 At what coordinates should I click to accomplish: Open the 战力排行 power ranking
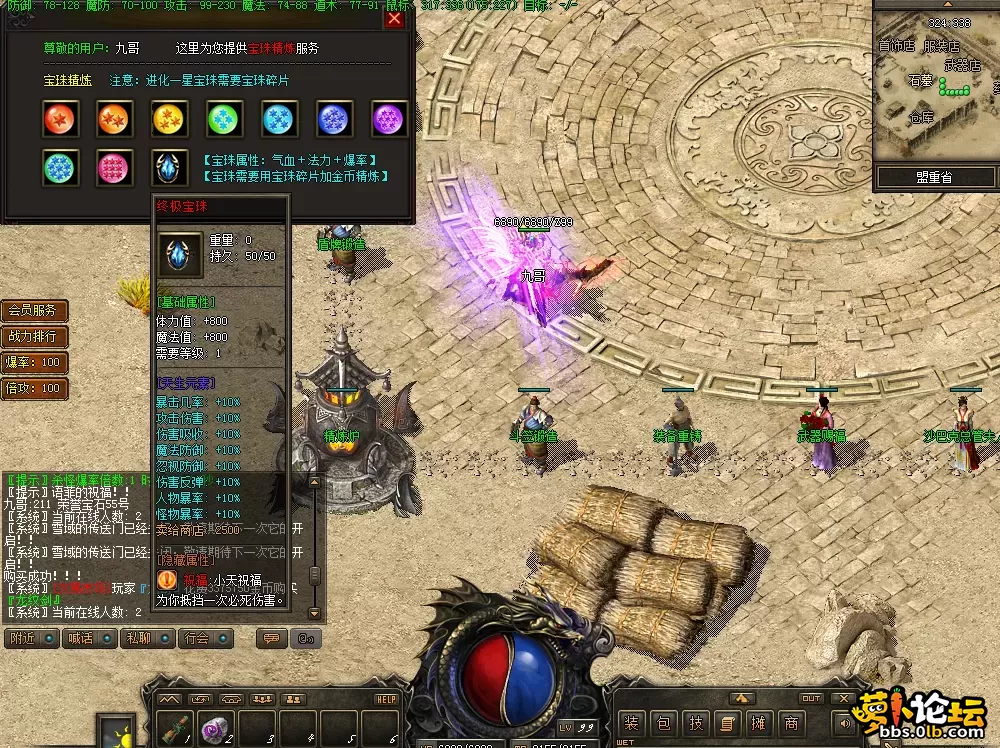click(34, 336)
